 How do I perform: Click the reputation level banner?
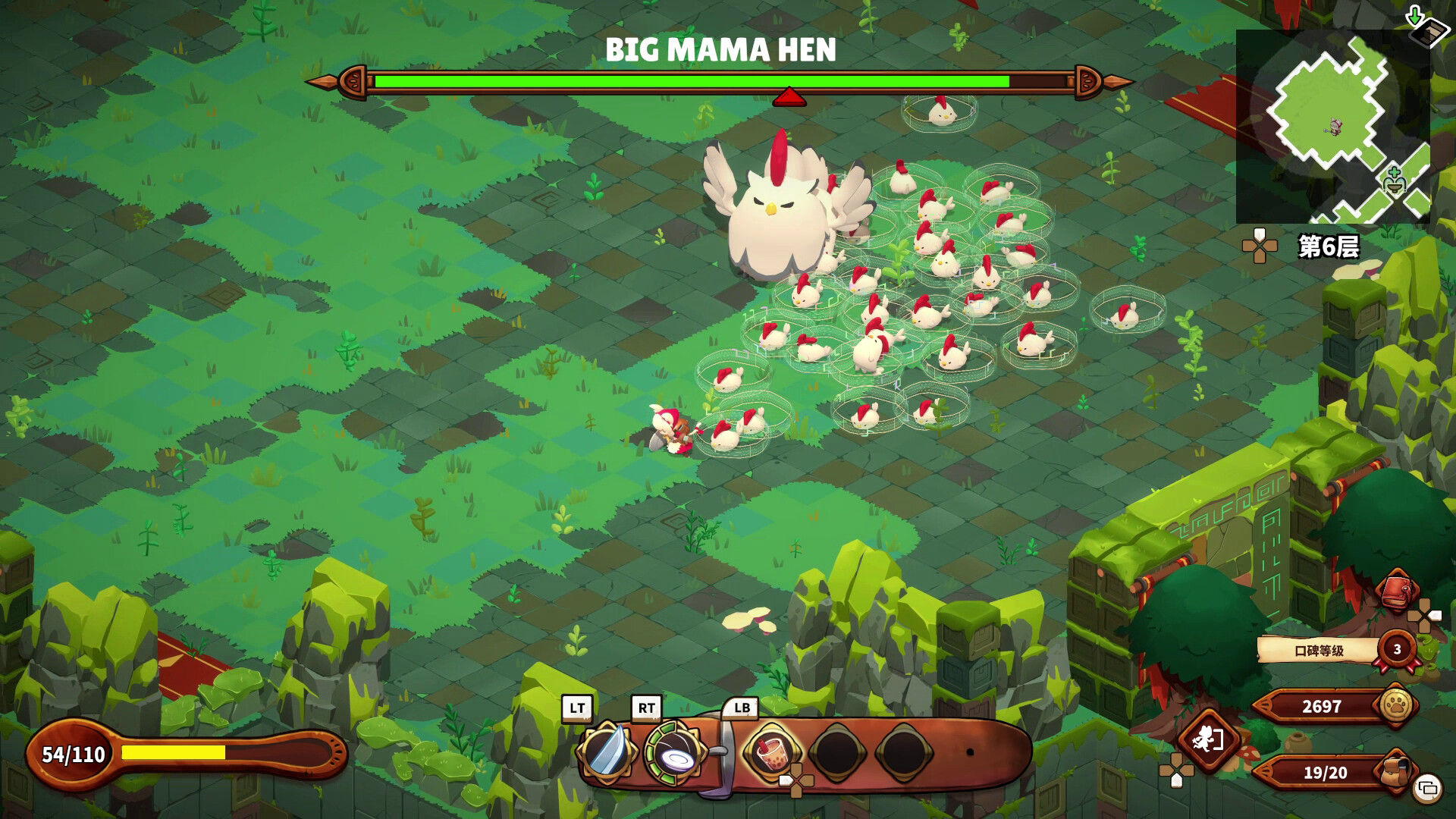[x=1319, y=650]
